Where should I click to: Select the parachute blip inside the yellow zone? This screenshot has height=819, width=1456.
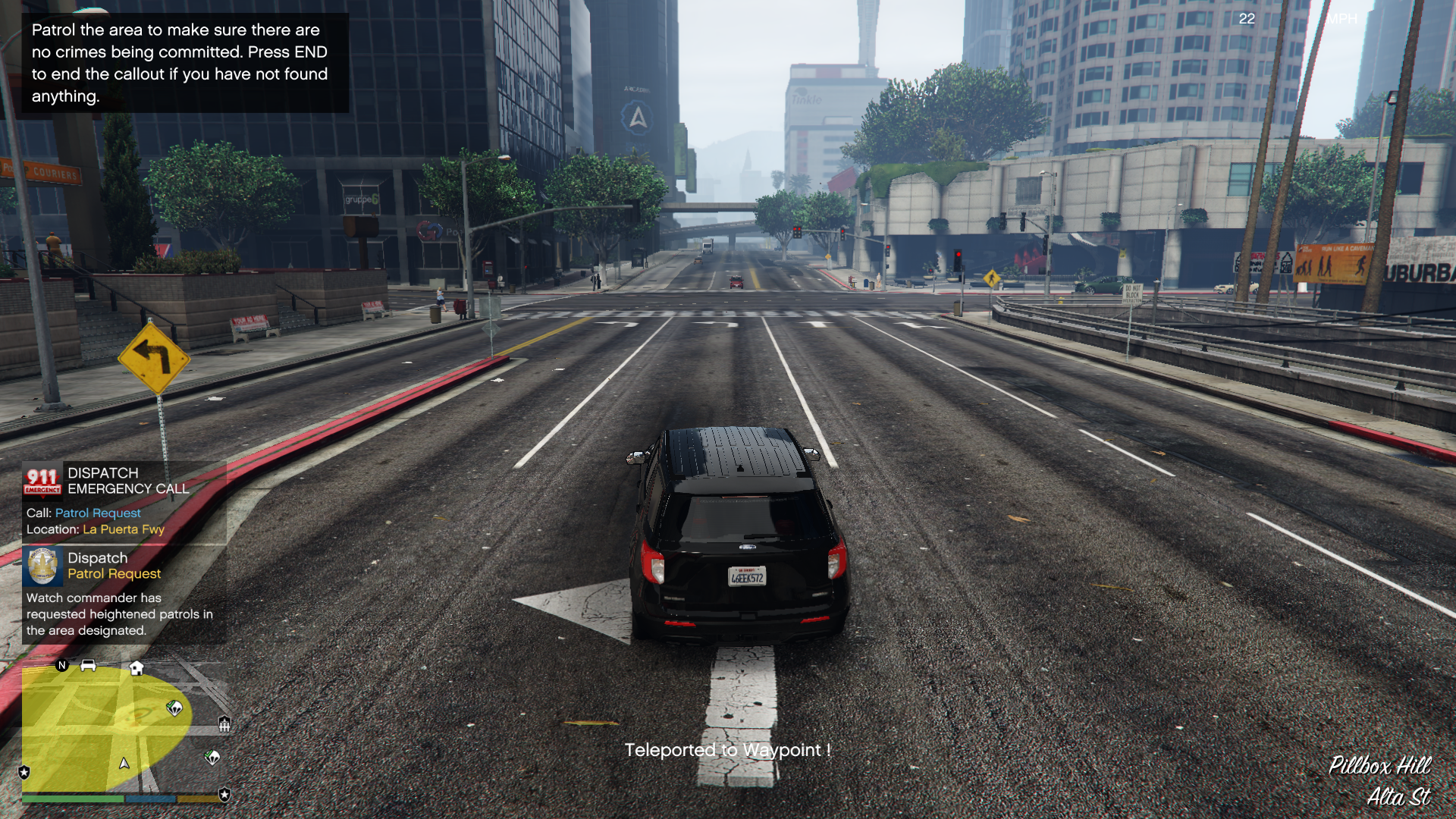tap(174, 708)
